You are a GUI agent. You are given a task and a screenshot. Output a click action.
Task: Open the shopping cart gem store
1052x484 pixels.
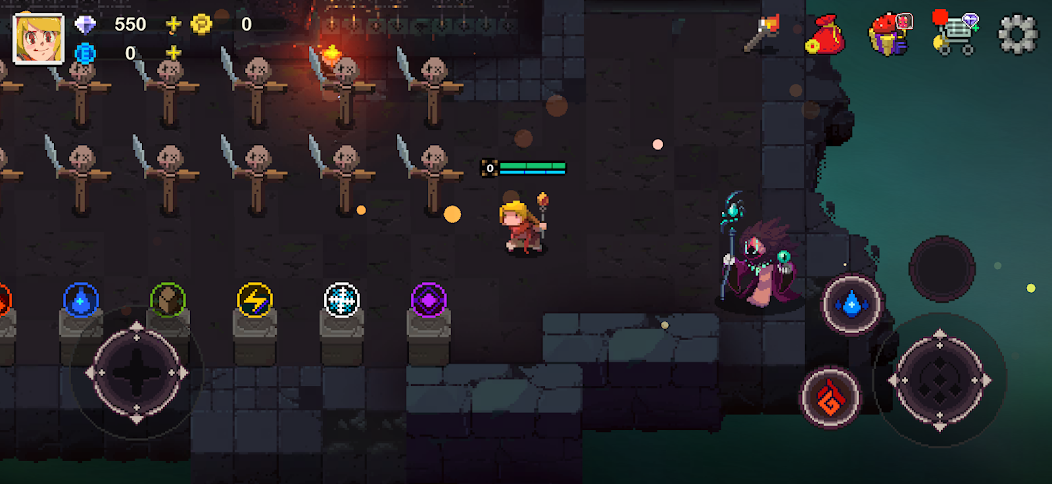click(x=954, y=33)
